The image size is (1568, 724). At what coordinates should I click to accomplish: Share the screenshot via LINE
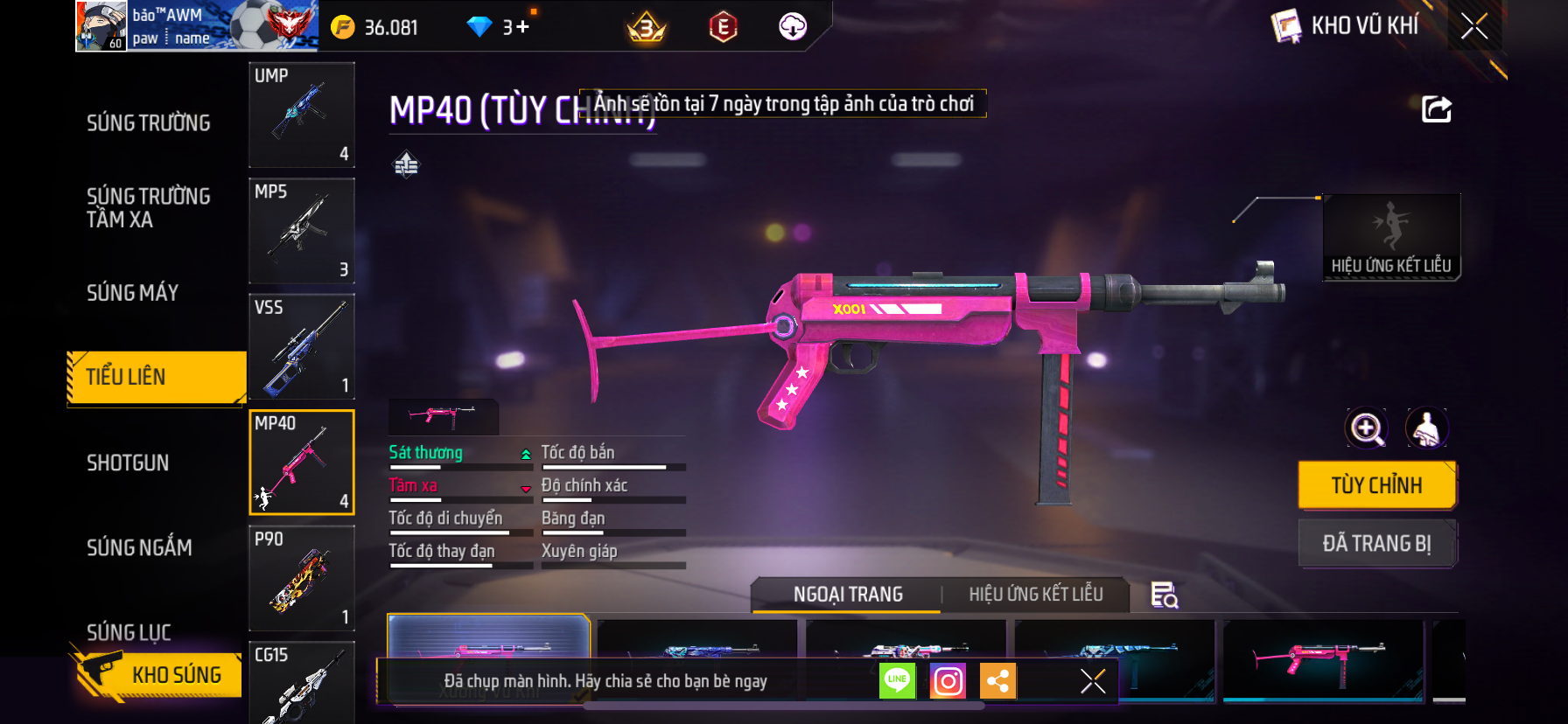tap(897, 680)
